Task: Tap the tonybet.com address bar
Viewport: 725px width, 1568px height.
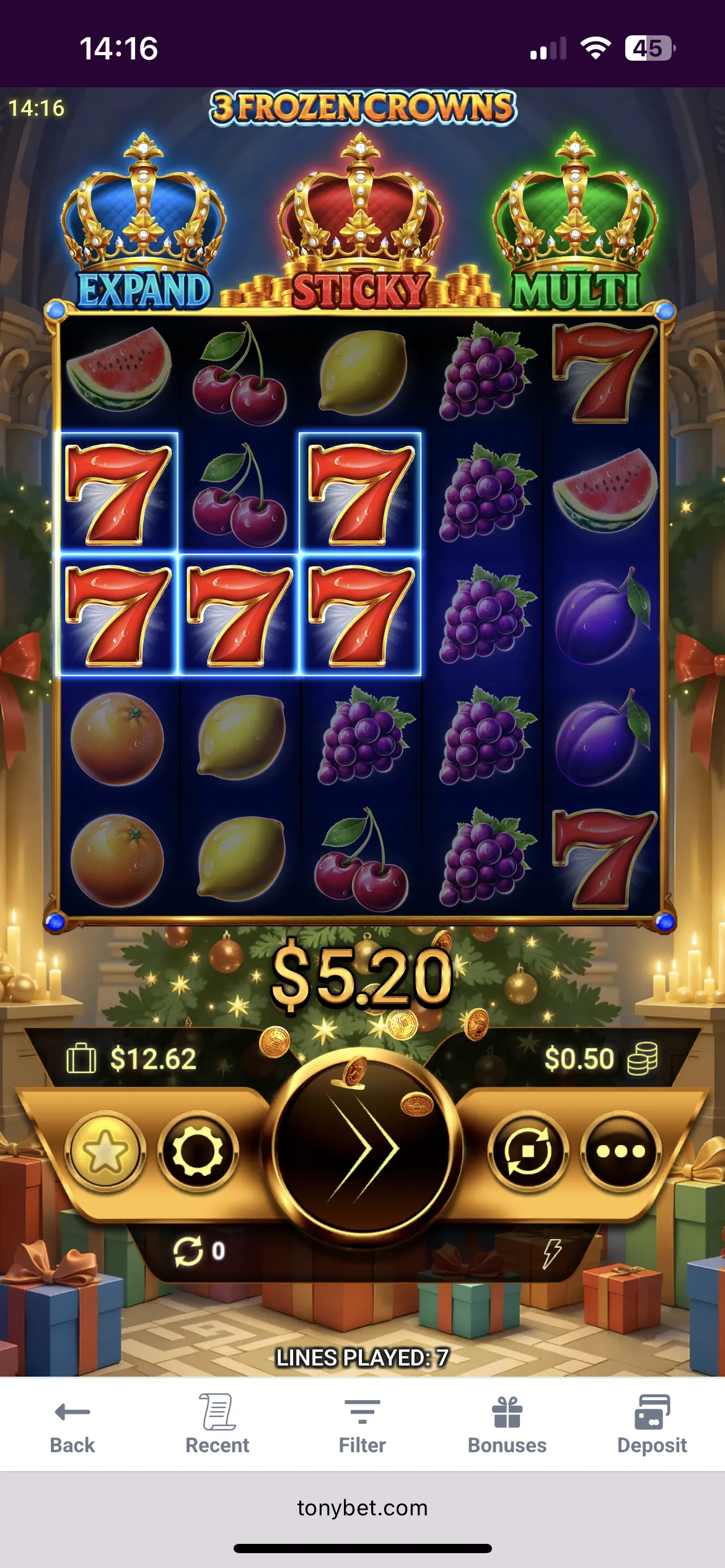Action: click(362, 1507)
